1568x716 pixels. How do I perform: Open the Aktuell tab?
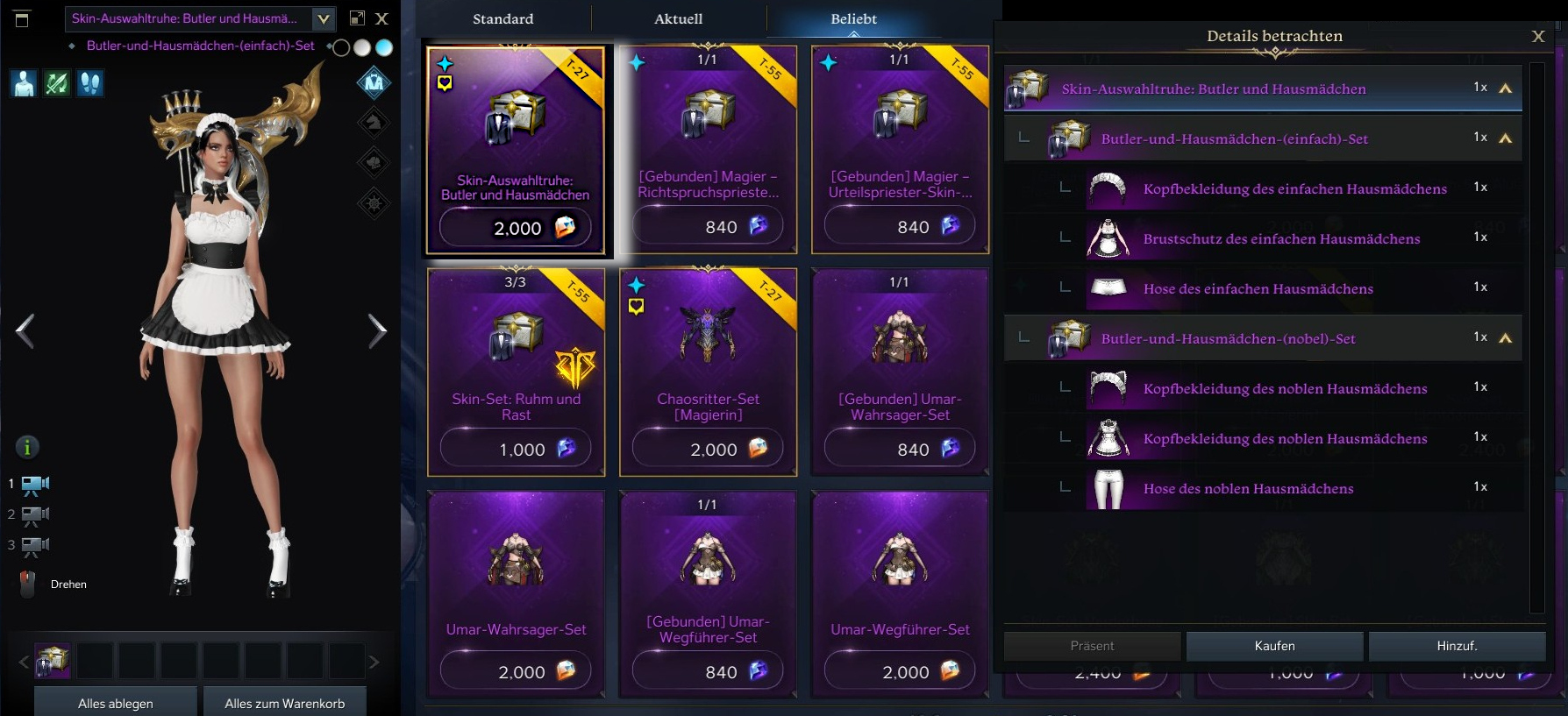point(677,18)
